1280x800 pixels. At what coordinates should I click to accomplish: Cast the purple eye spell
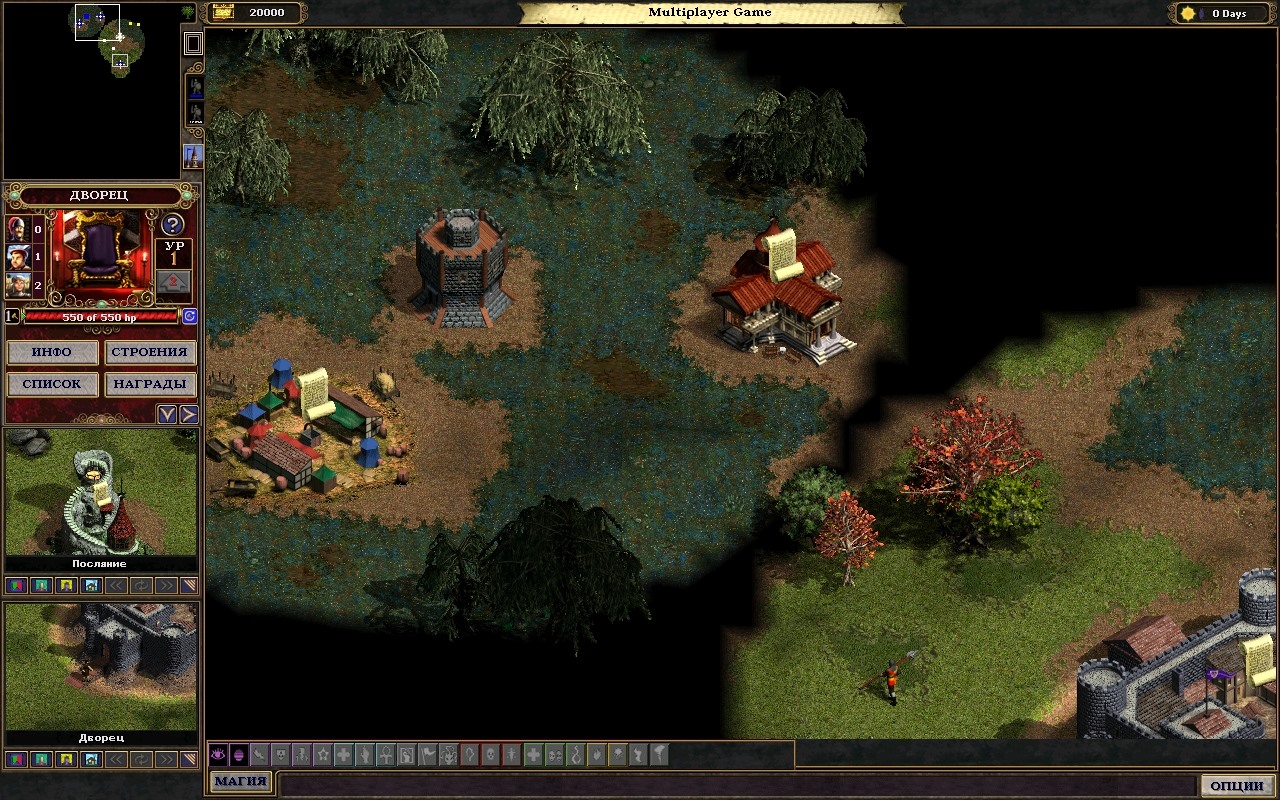point(218,755)
